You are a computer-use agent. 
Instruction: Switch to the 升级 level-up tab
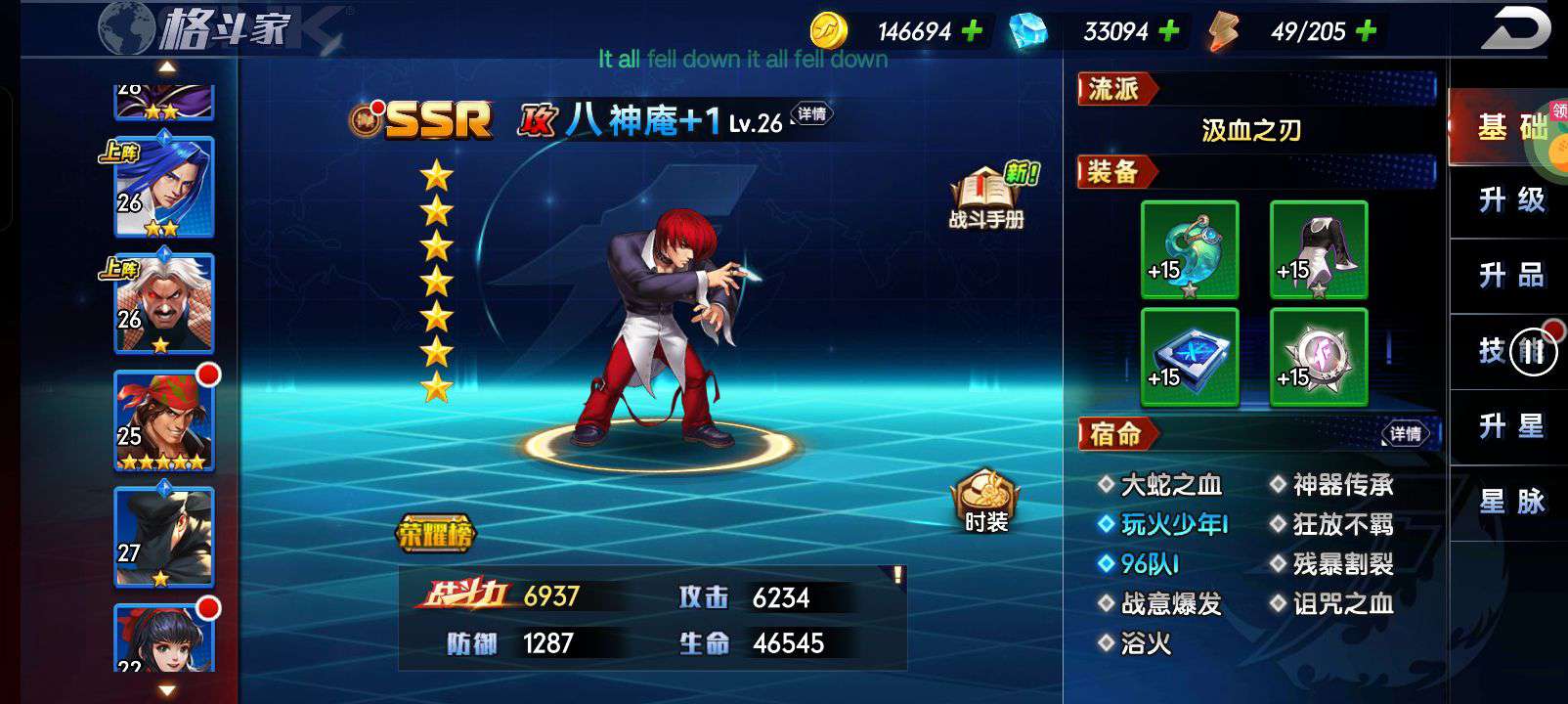point(1510,200)
